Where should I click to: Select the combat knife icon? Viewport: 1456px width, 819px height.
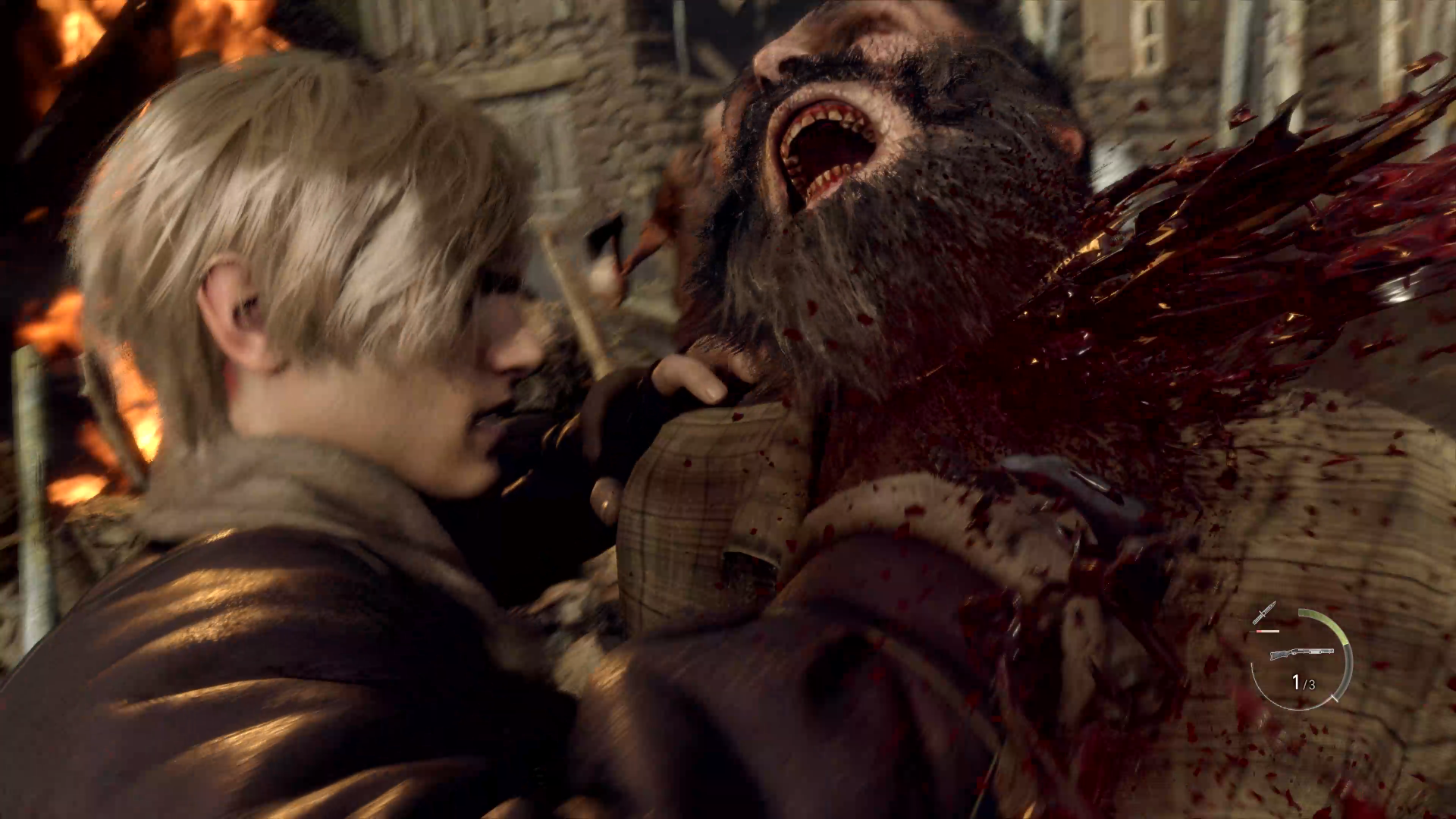pyautogui.click(x=1264, y=613)
